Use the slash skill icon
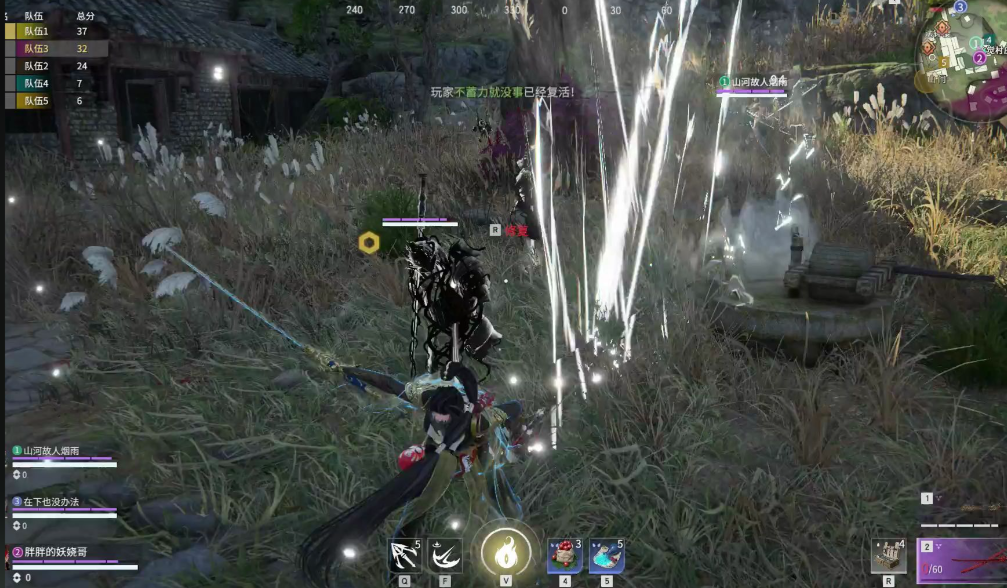This screenshot has width=1007, height=588. [445, 555]
